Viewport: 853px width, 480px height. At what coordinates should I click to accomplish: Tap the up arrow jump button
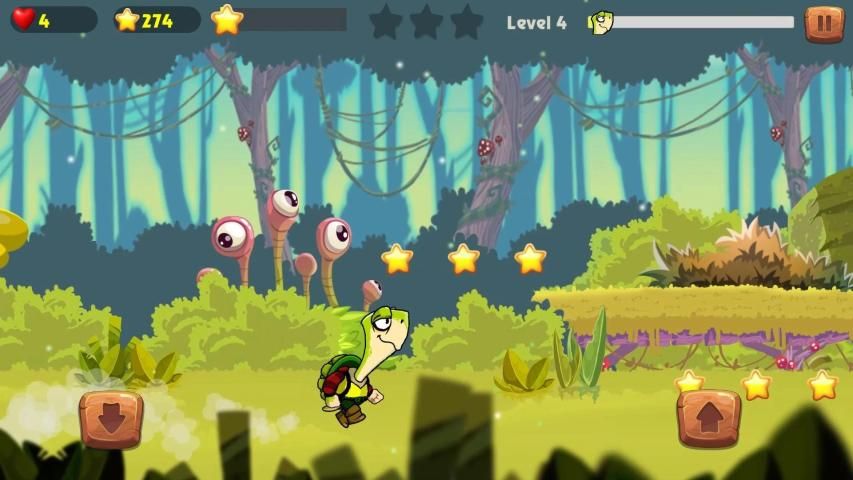click(x=709, y=418)
